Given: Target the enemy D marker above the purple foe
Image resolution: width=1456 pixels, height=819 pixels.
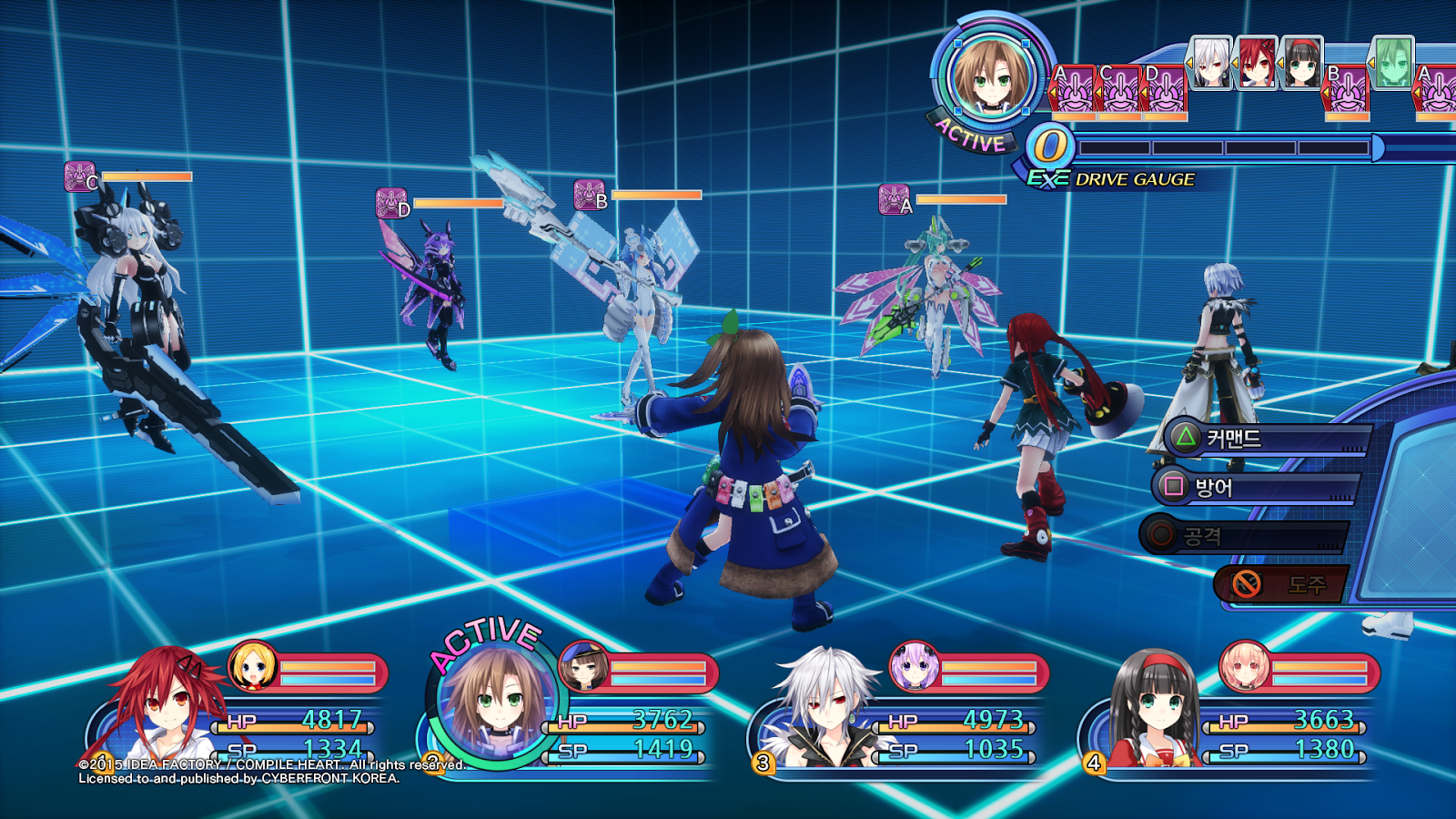Looking at the screenshot, I should pos(393,203).
